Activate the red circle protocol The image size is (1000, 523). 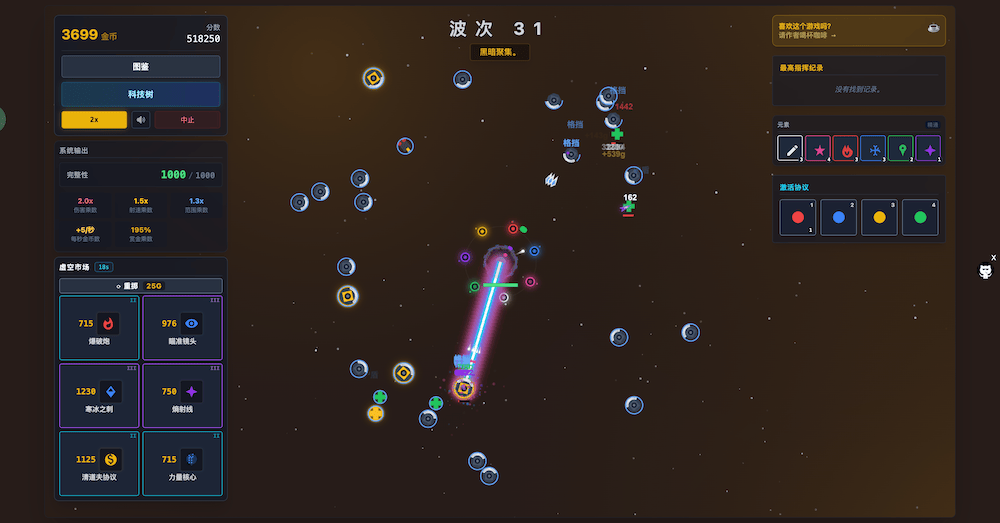tap(797, 217)
